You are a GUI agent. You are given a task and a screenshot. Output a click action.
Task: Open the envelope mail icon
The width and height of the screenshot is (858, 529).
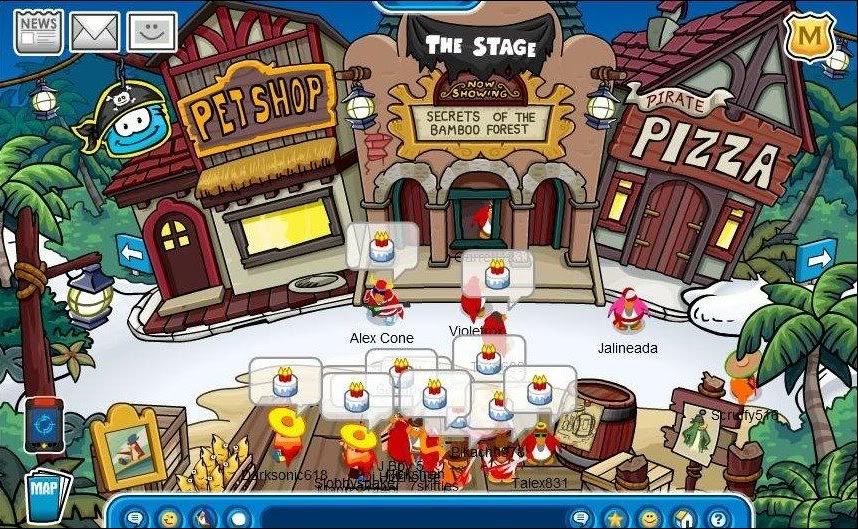[94, 32]
